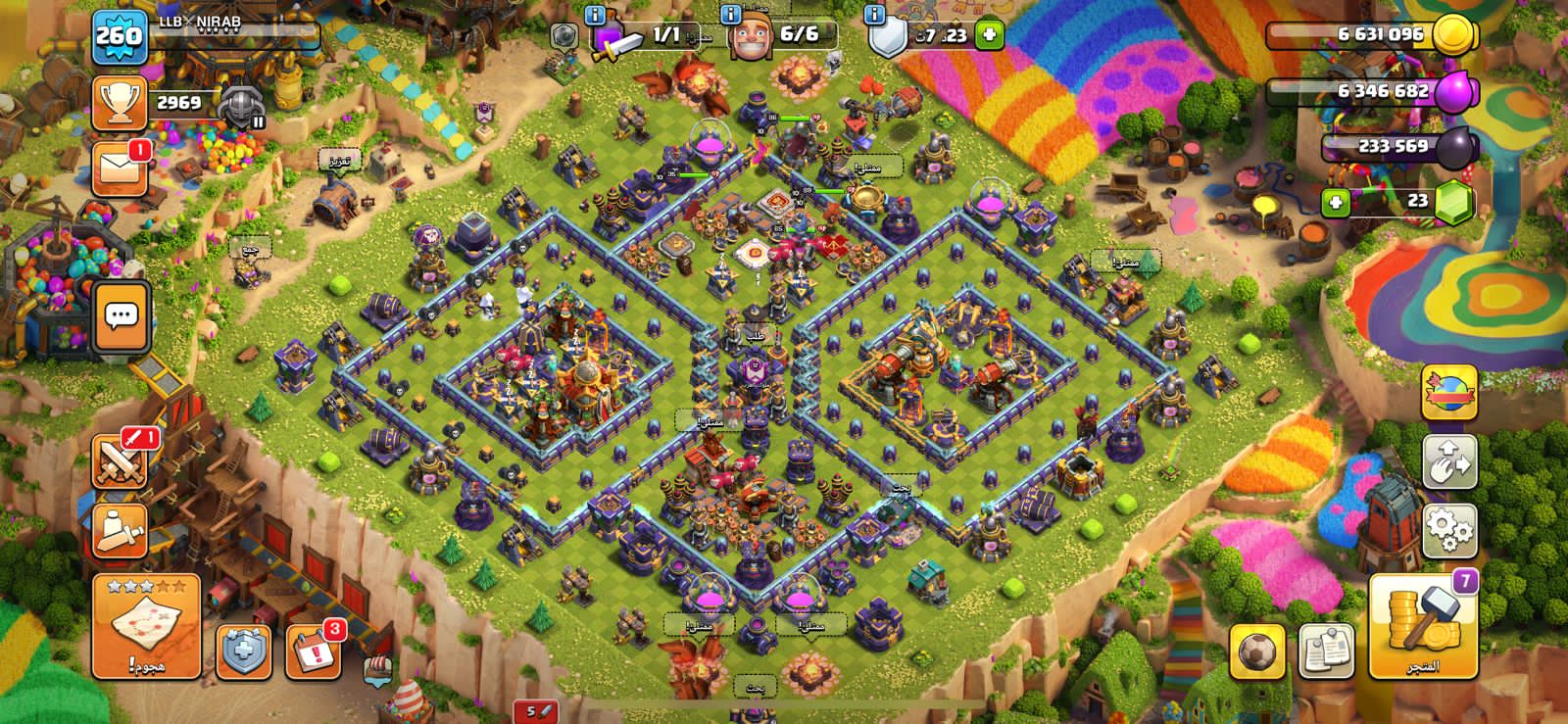Viewport: 1568px width, 724px height.
Task: Add gems with the green plus
Action: pyautogui.click(x=1335, y=202)
